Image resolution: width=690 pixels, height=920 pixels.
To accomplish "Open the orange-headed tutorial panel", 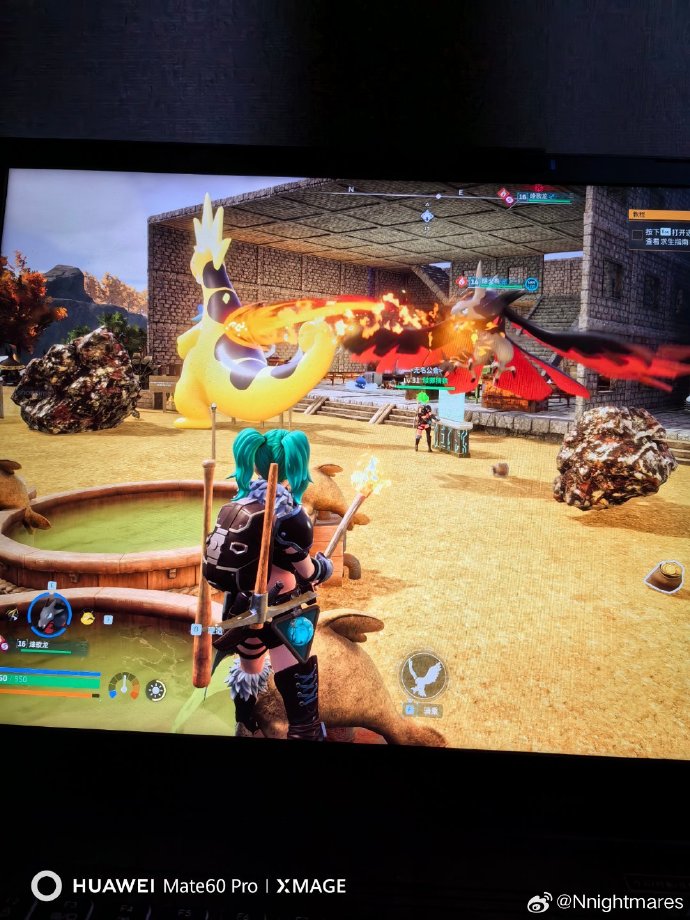I will (658, 214).
